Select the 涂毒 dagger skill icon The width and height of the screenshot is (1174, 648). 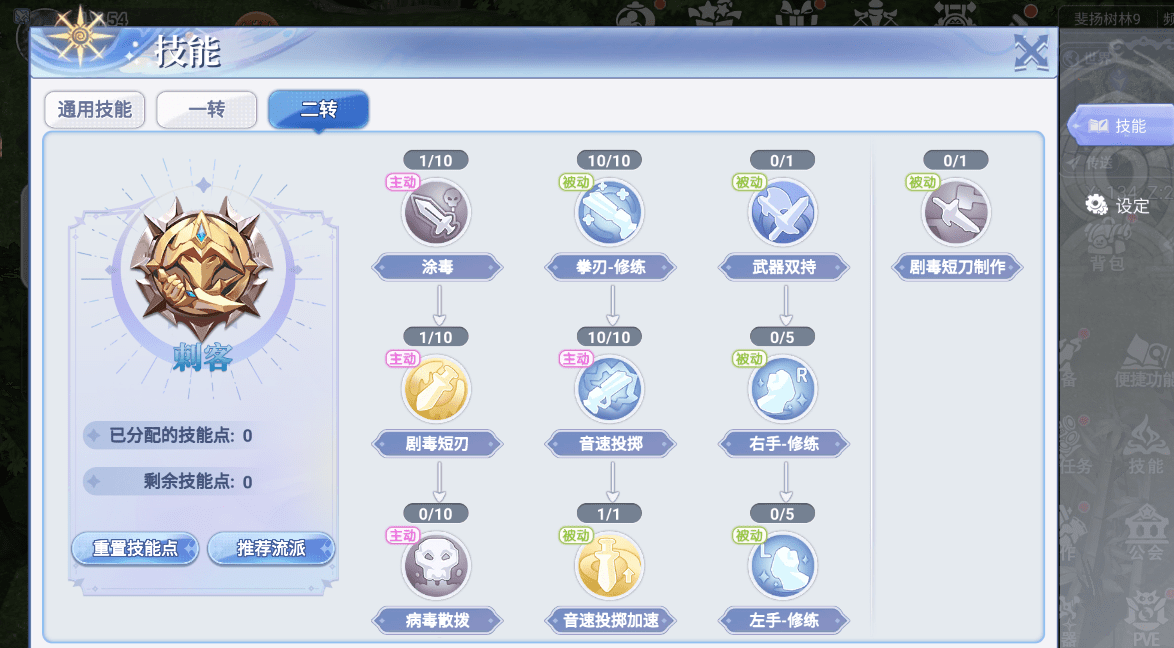click(x=436, y=212)
